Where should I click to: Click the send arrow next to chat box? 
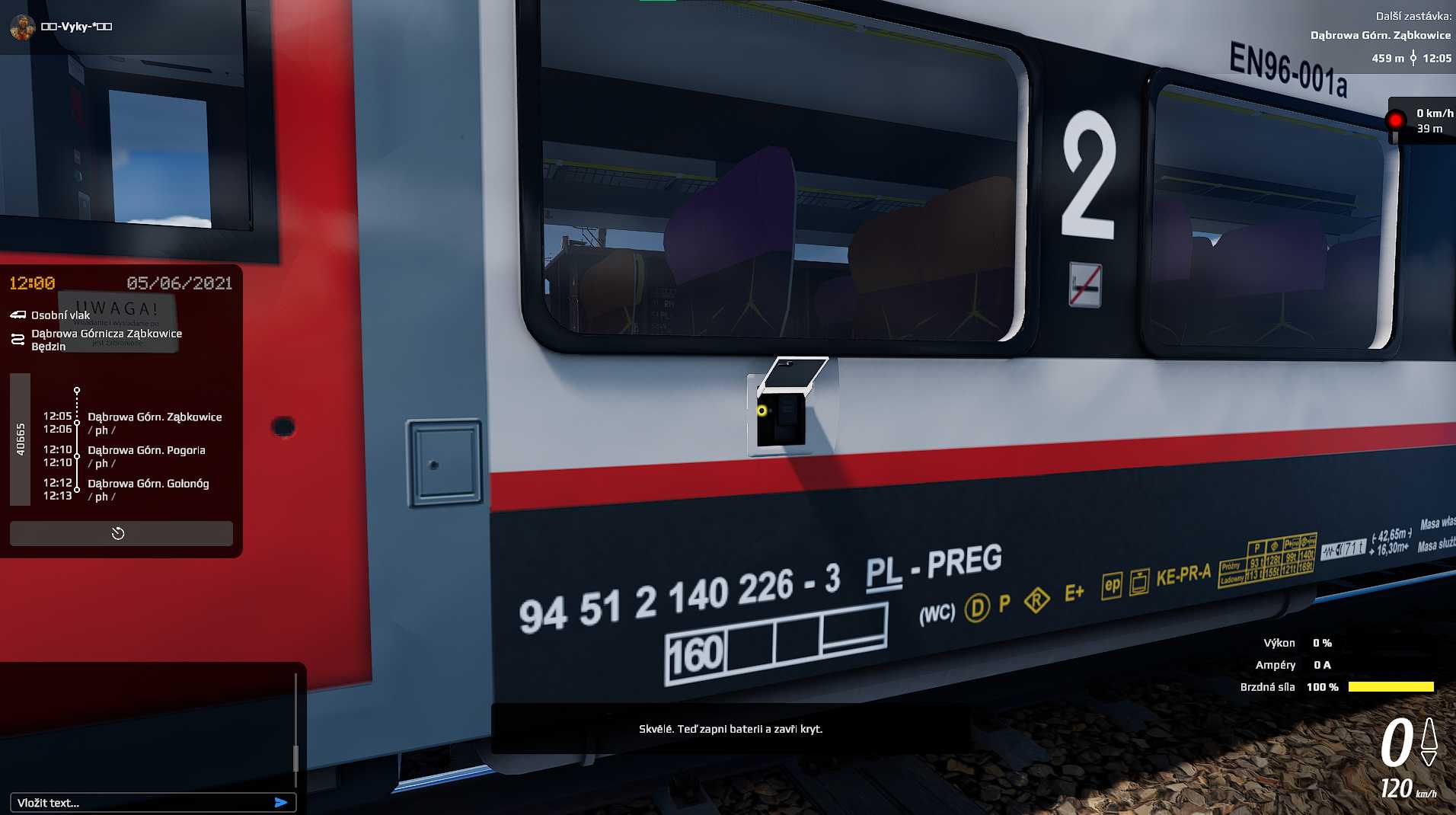tap(282, 802)
